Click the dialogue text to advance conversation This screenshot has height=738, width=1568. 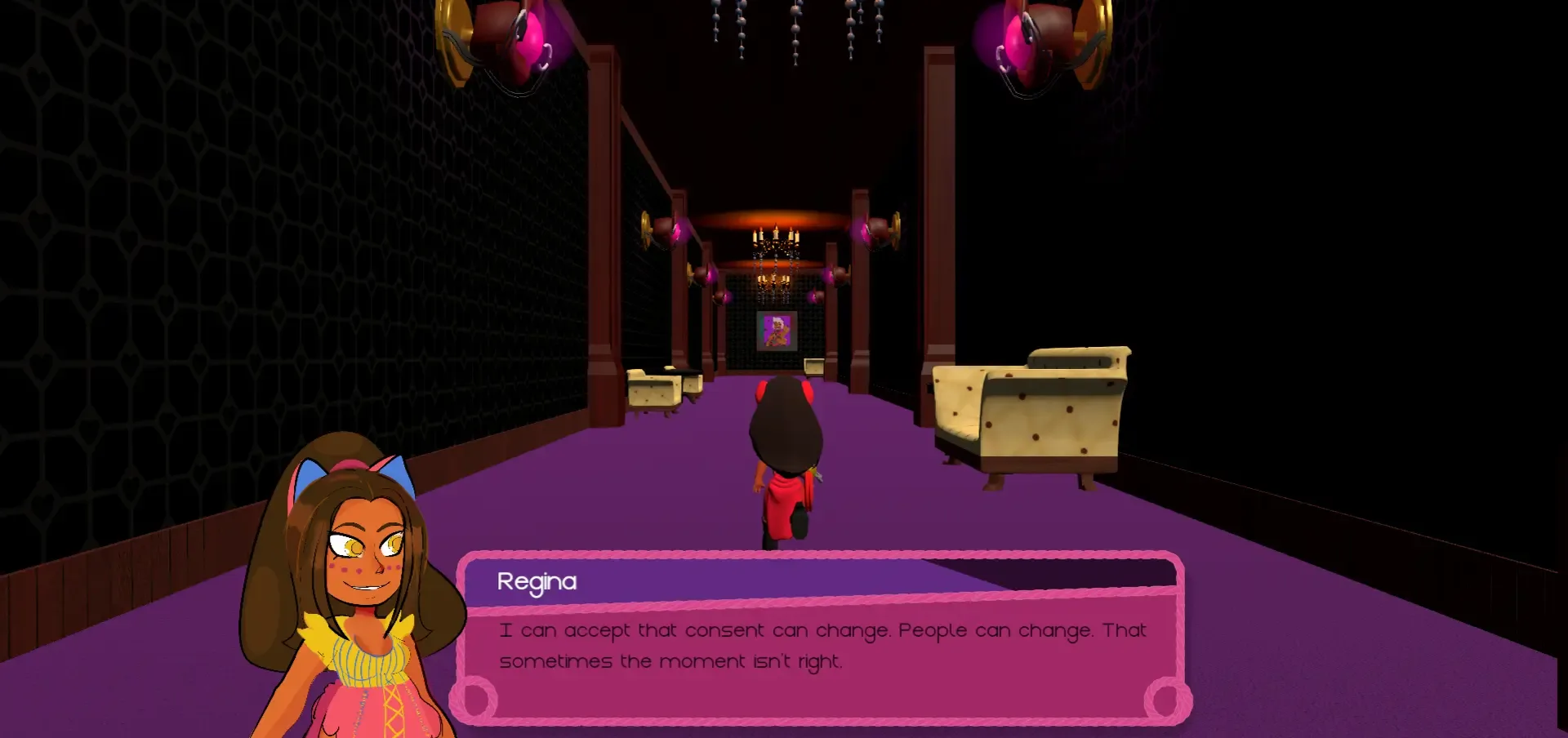coord(817,645)
